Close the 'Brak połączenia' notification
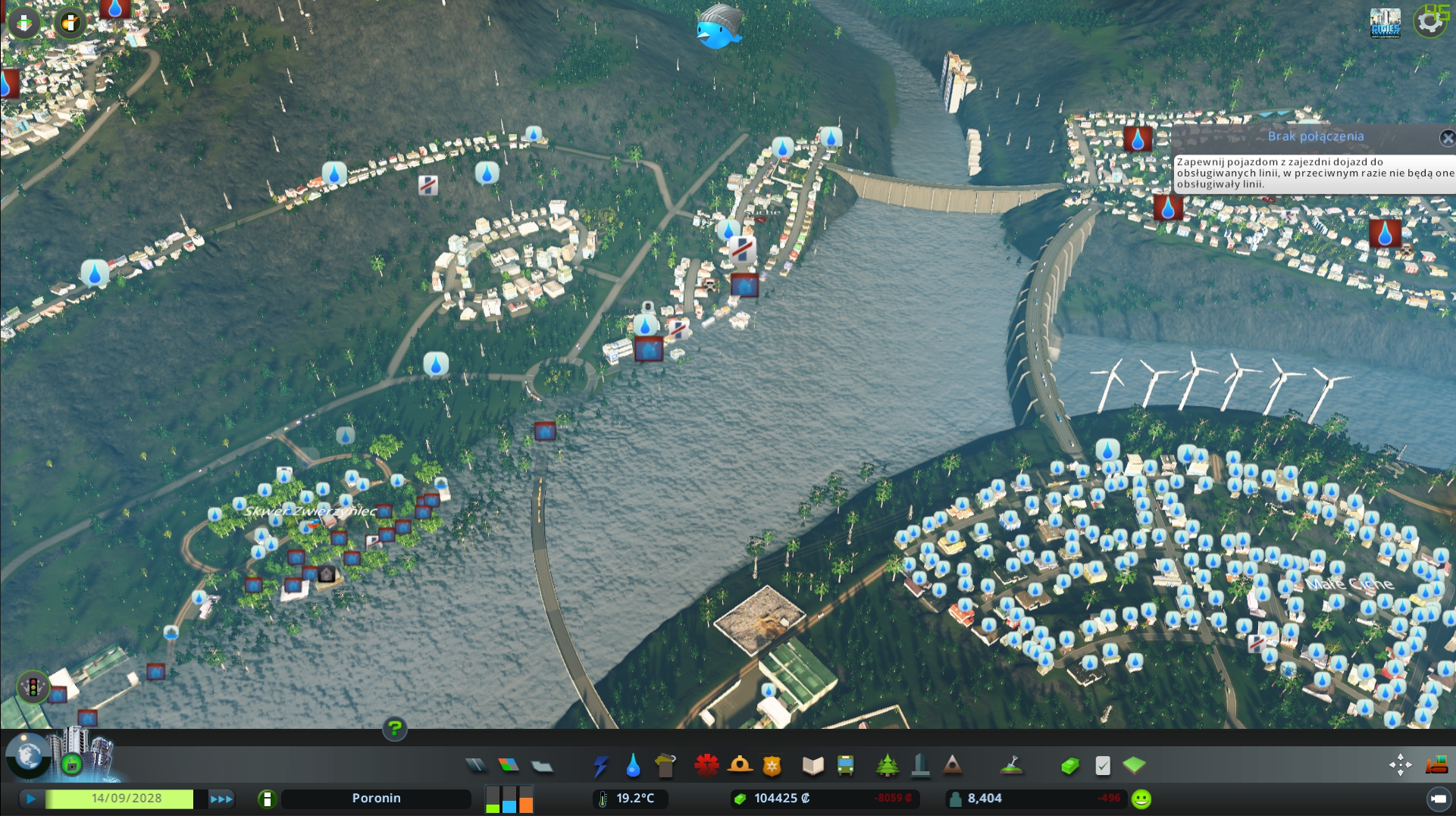 point(1447,138)
